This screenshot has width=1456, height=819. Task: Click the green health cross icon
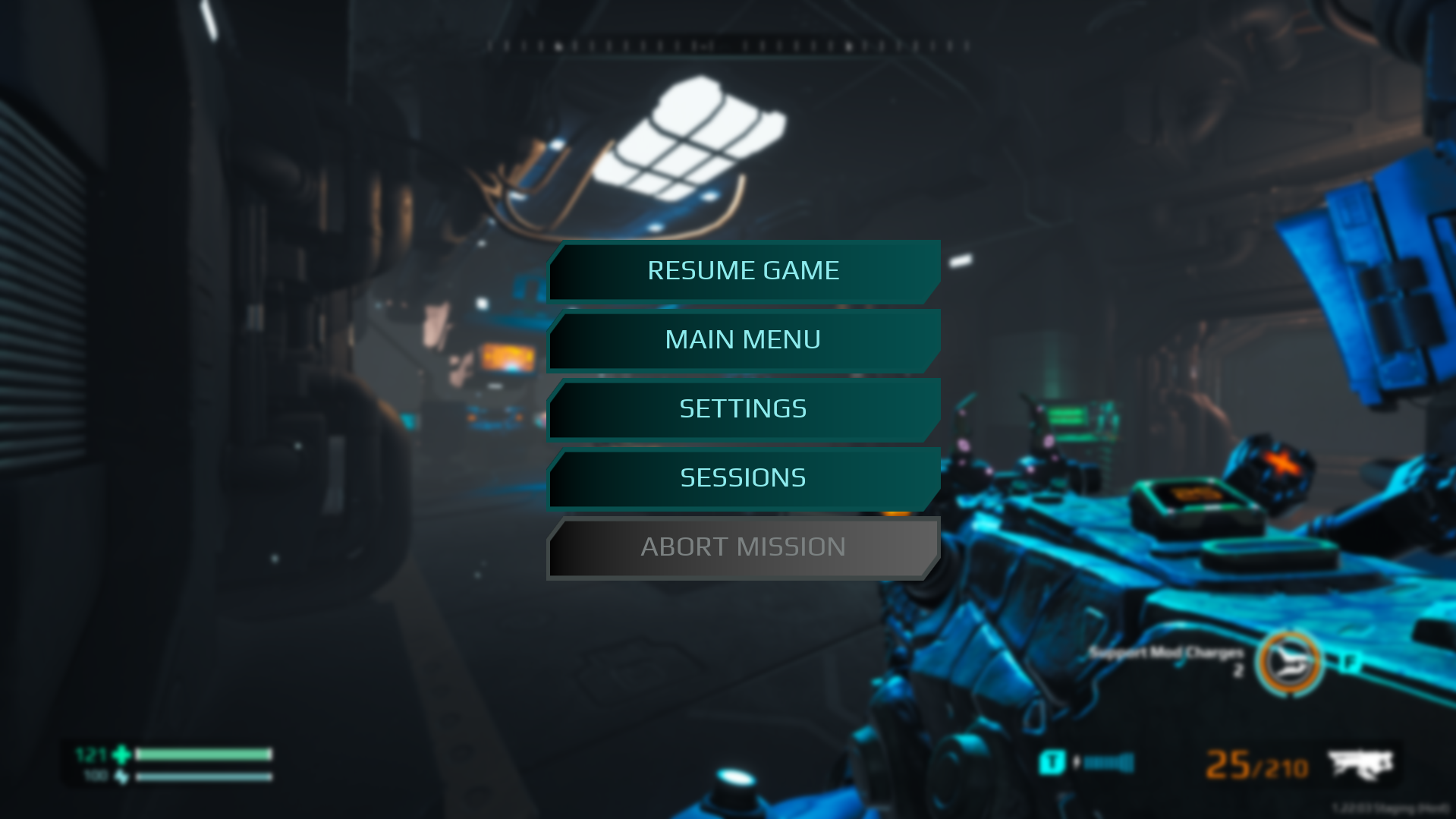pos(118,754)
